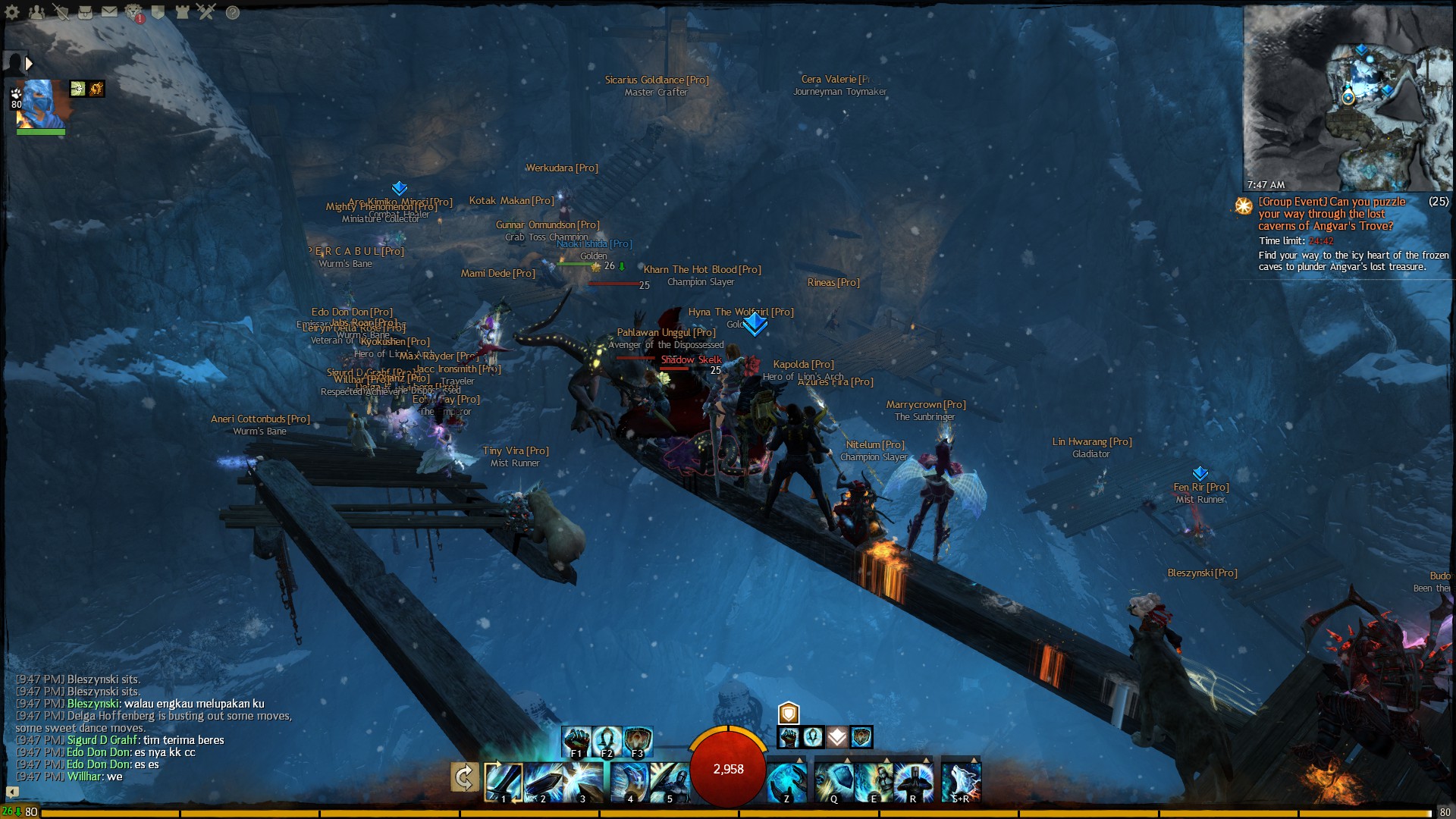Open the PvP crossed-swords icon
Image resolution: width=1456 pixels, height=819 pixels.
pyautogui.click(x=206, y=11)
